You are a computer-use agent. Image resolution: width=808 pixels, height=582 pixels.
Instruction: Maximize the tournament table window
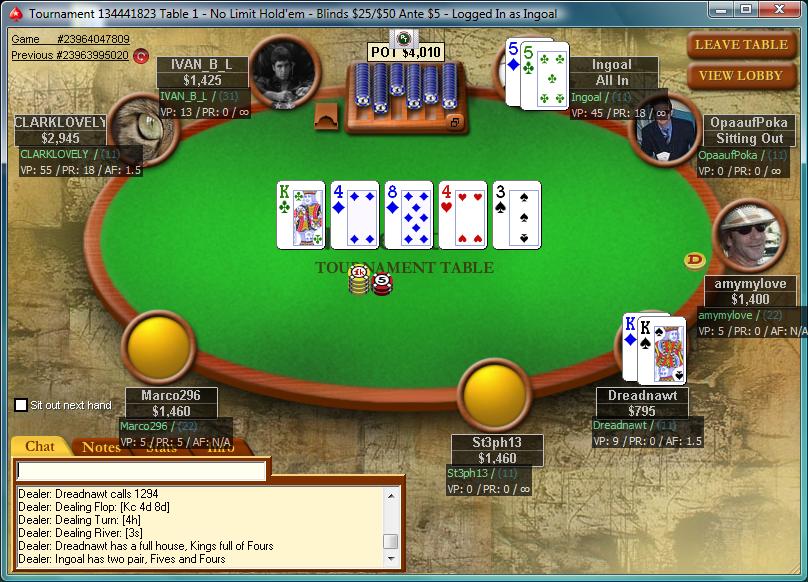tap(745, 9)
